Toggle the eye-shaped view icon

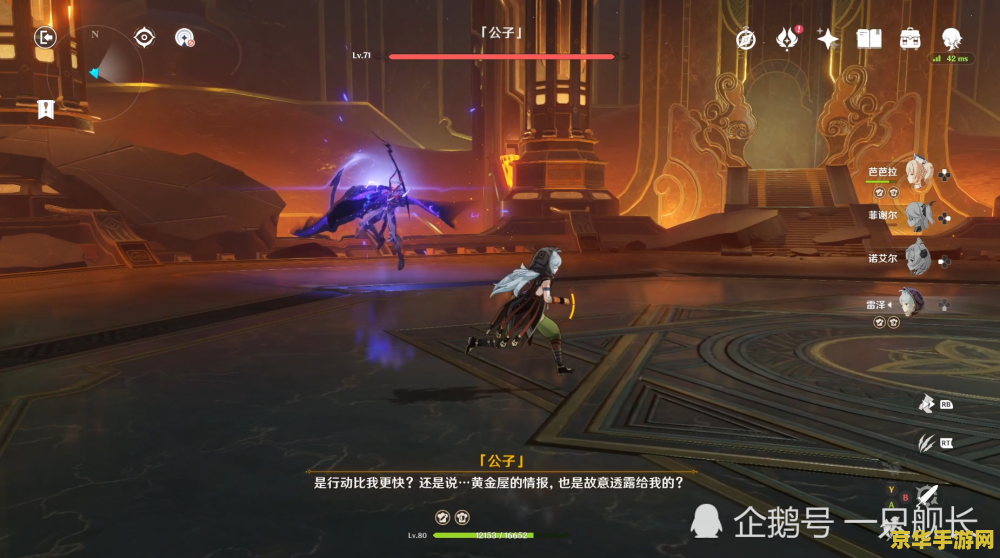coord(145,38)
